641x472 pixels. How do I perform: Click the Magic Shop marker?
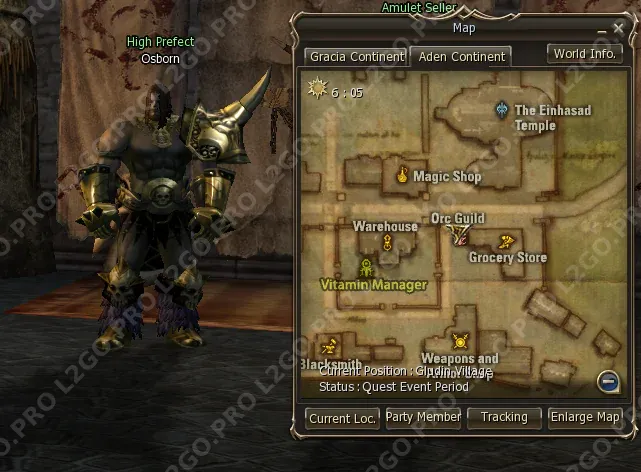[402, 175]
